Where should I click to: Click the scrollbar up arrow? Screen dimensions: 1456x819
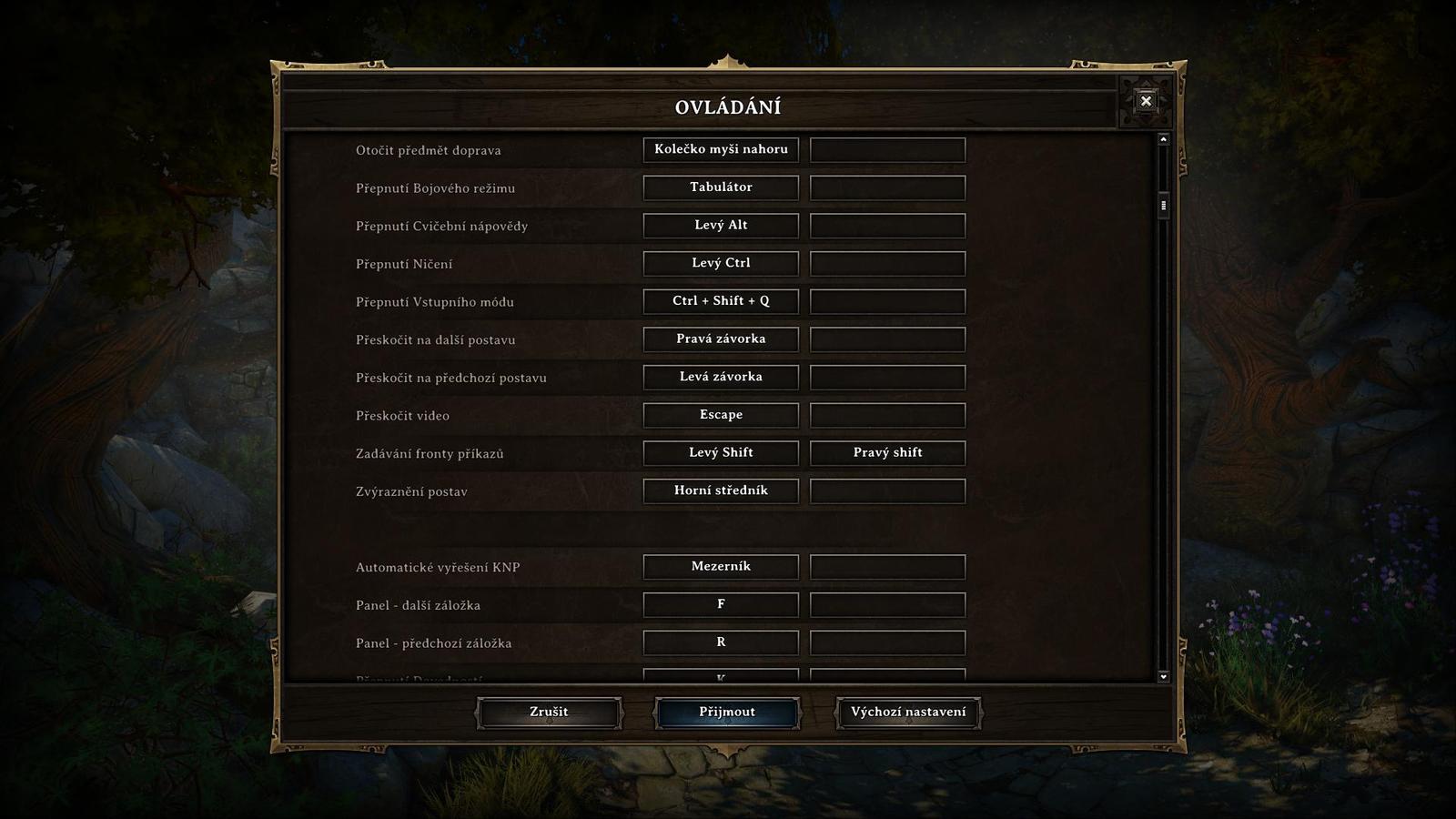(1162, 138)
